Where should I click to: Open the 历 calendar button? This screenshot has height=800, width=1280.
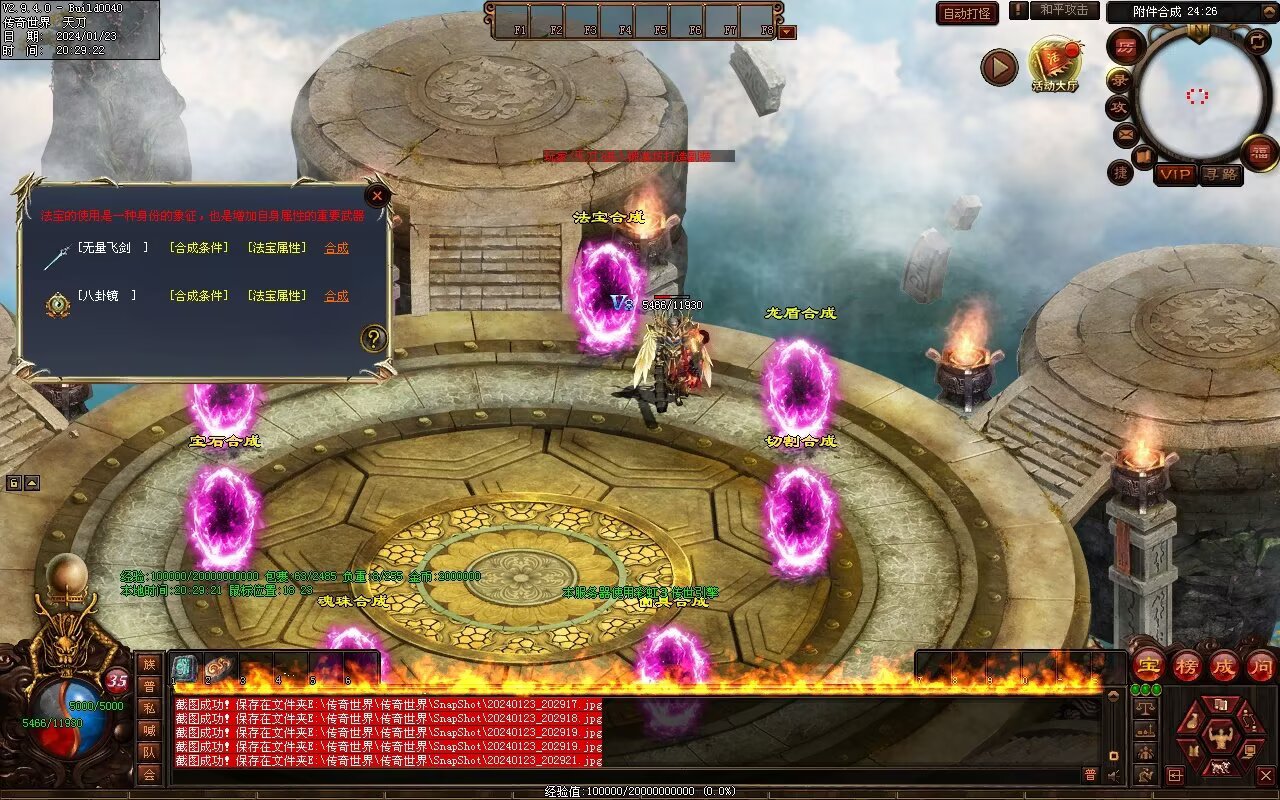point(1126,46)
